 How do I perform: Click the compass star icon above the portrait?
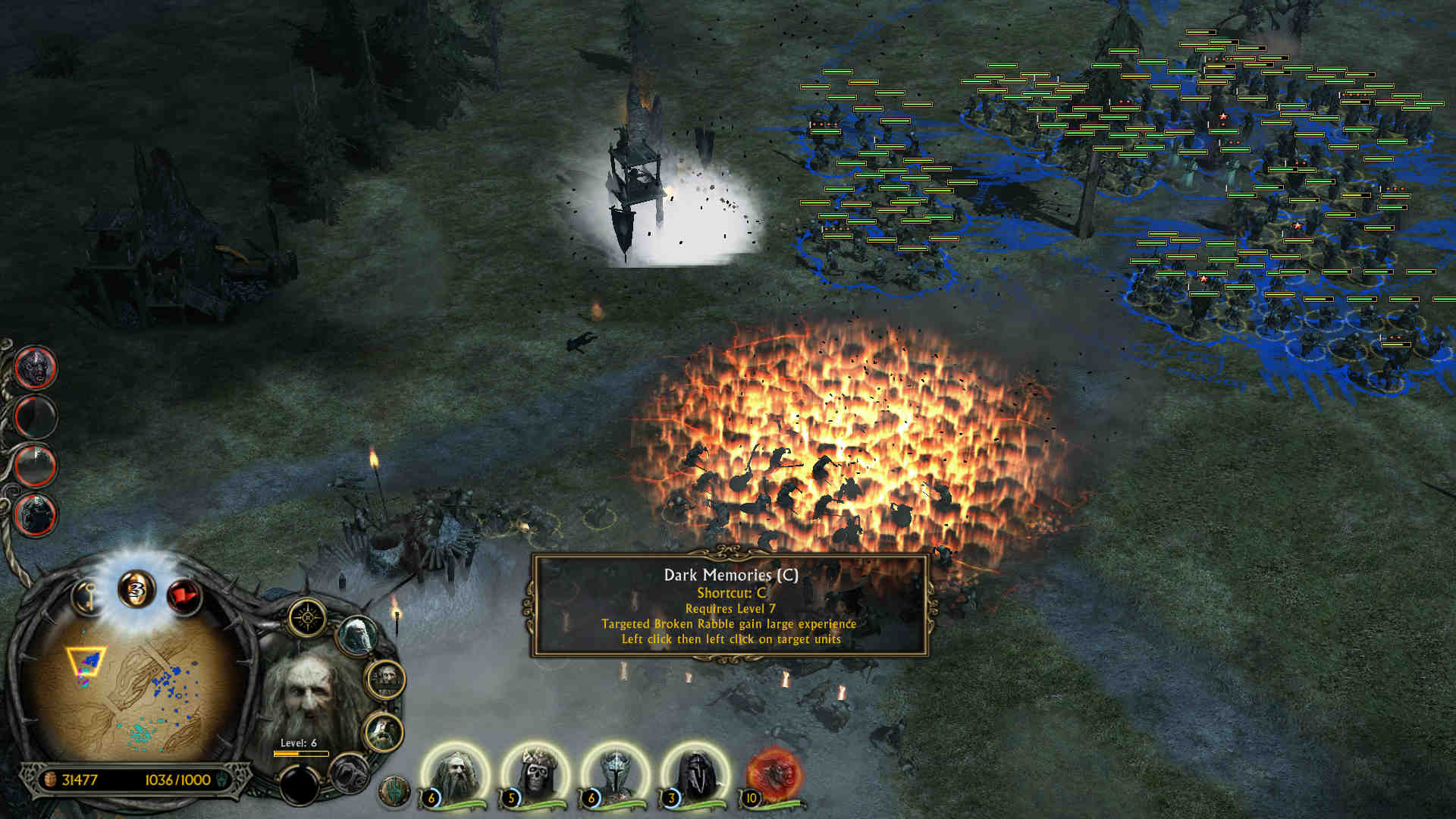pyautogui.click(x=307, y=618)
